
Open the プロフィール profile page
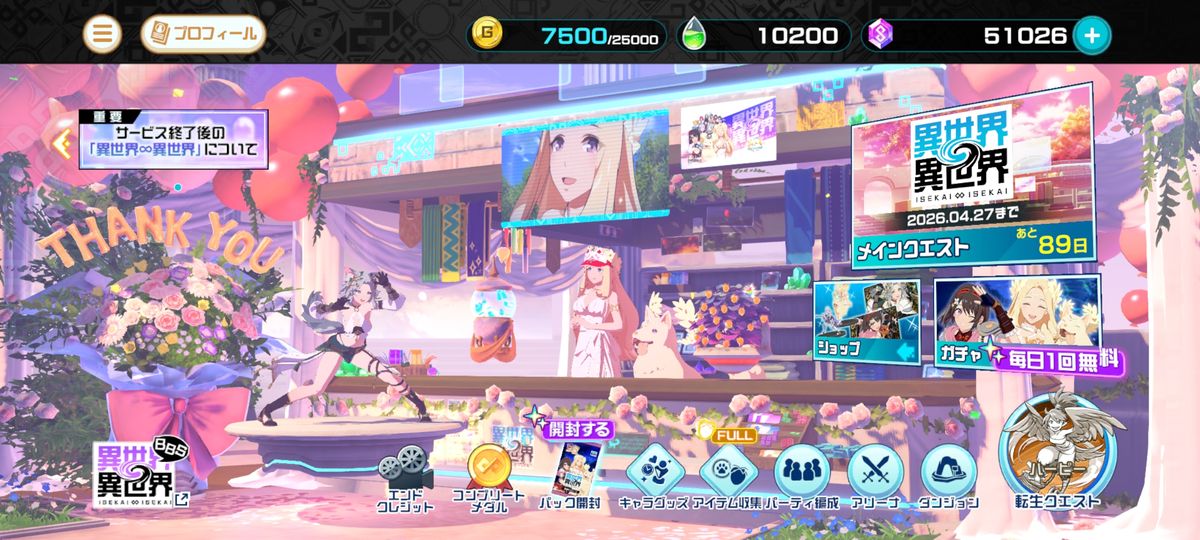(203, 35)
